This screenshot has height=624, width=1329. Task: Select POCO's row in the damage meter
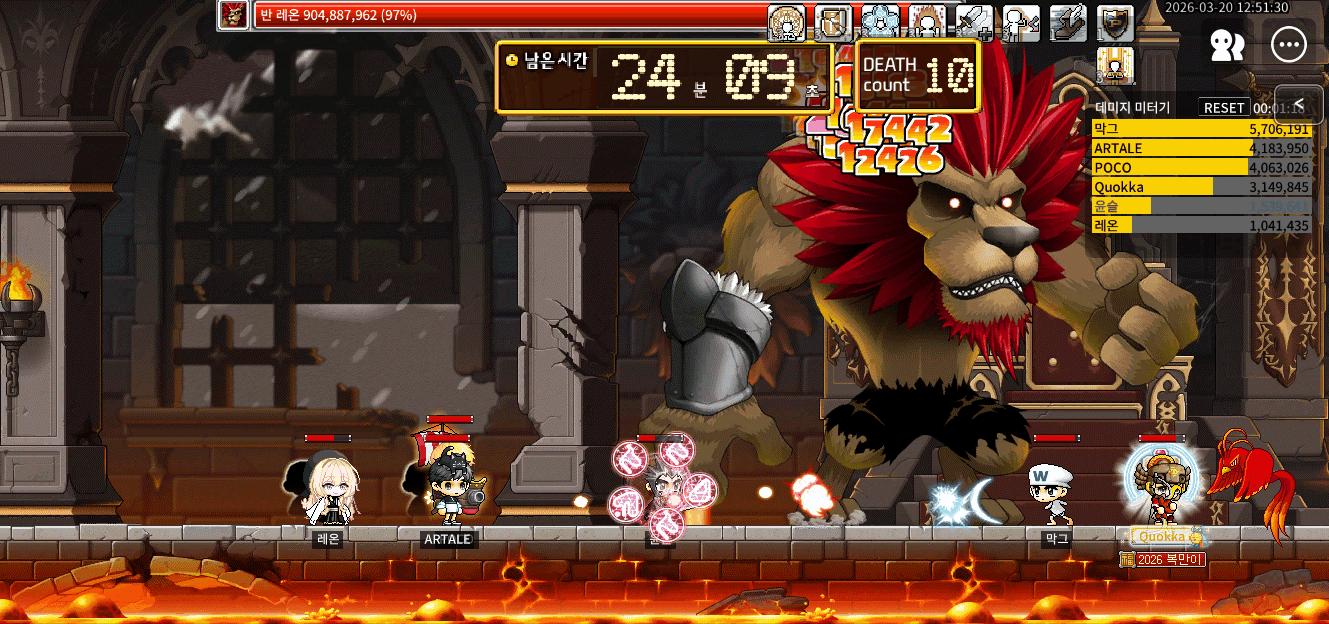click(1200, 167)
